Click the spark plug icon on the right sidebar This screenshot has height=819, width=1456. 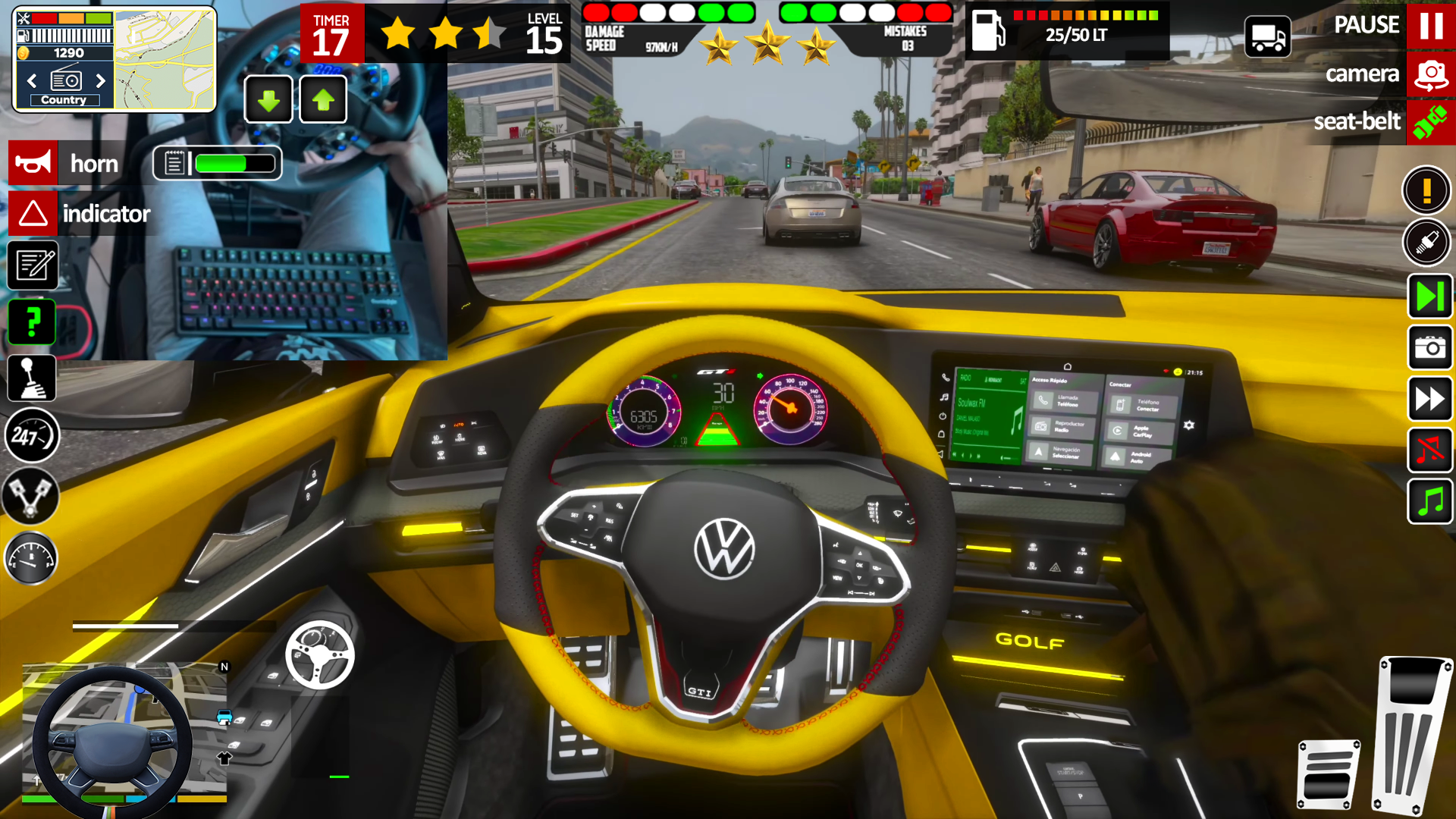(x=1429, y=243)
